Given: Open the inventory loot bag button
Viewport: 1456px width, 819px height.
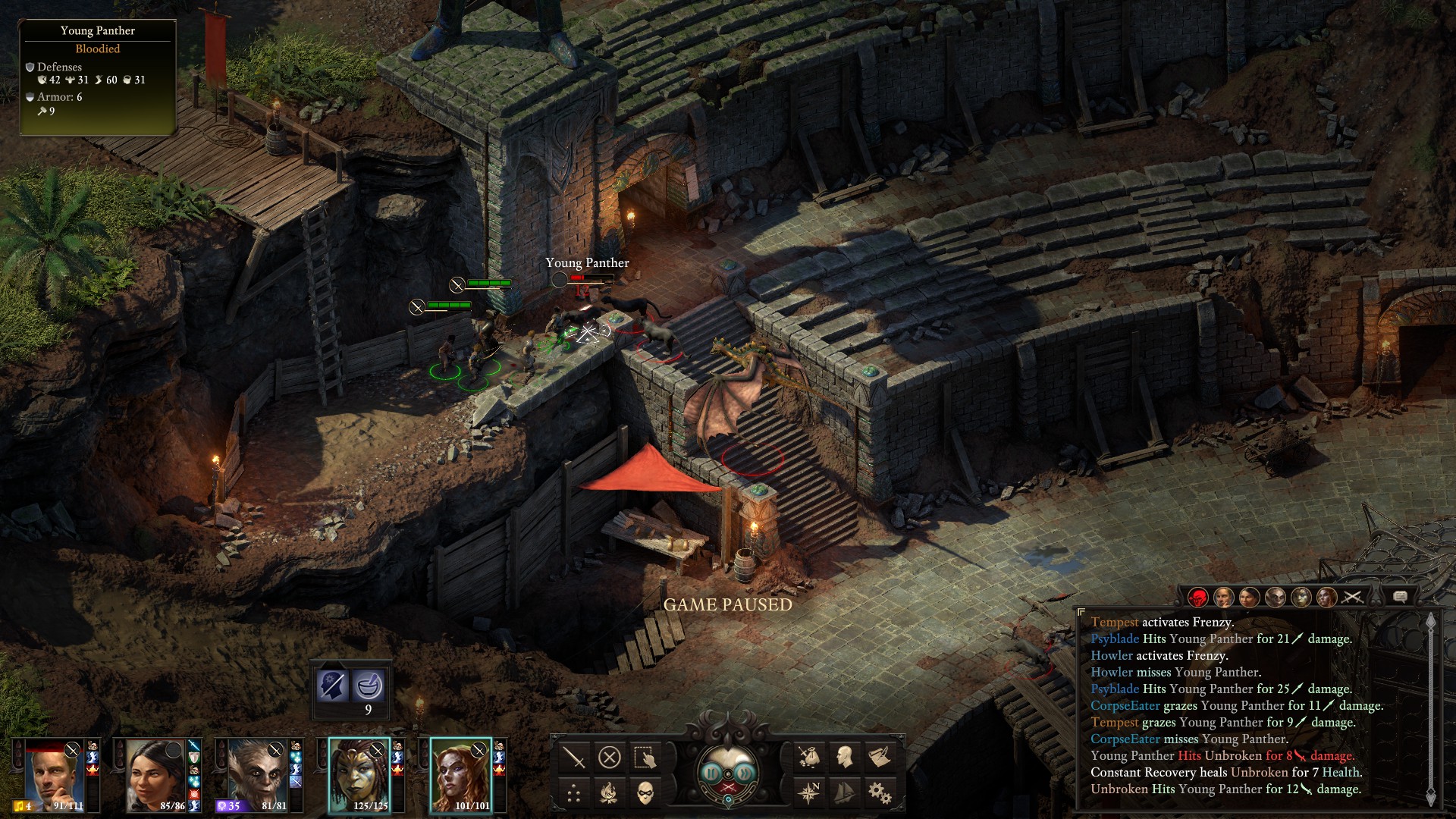Looking at the screenshot, I should point(808,757).
